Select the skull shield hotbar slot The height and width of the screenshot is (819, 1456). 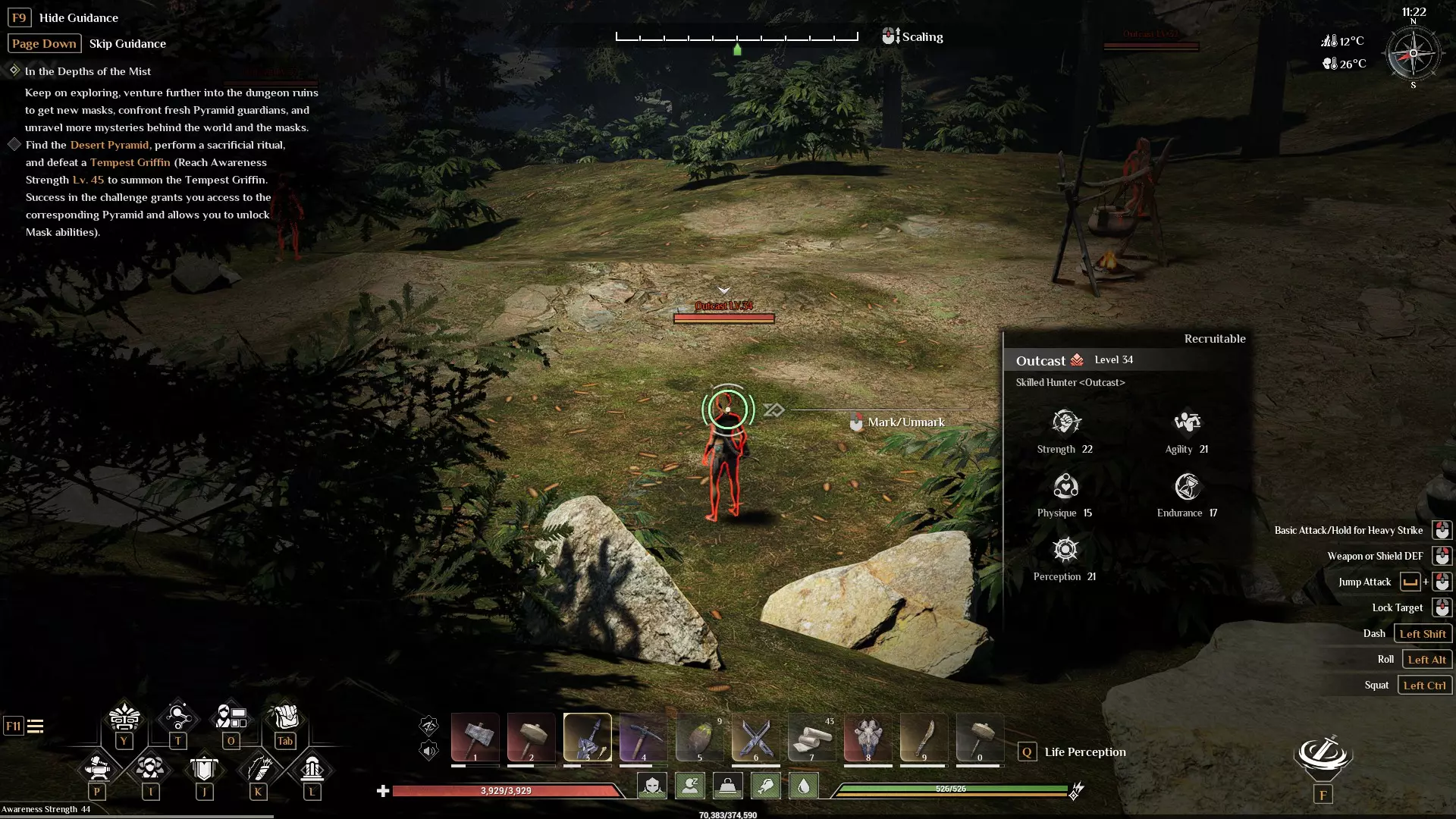(x=868, y=737)
